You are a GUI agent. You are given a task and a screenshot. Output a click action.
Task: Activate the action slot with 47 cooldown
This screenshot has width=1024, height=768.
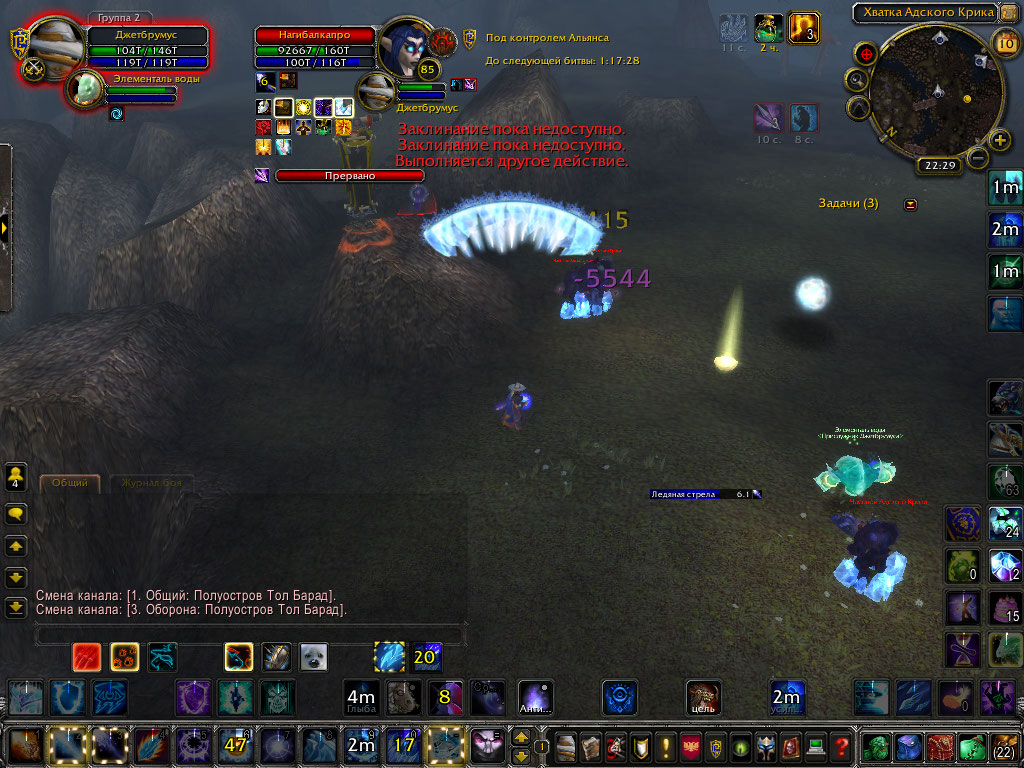tap(235, 745)
